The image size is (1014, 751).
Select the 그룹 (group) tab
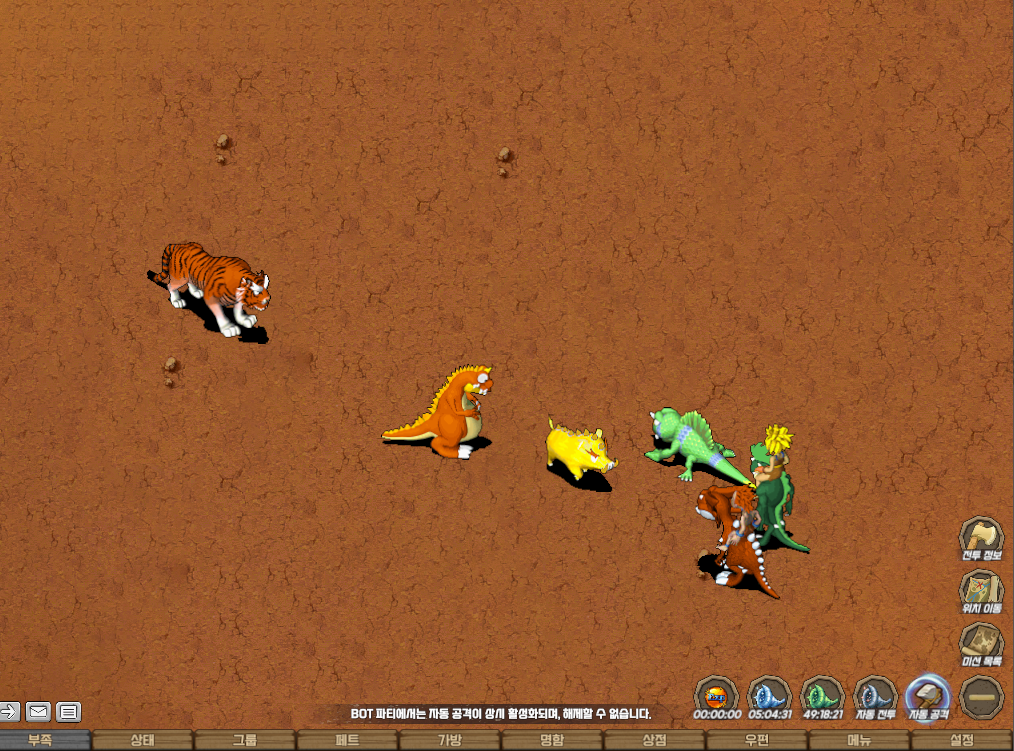(245, 741)
